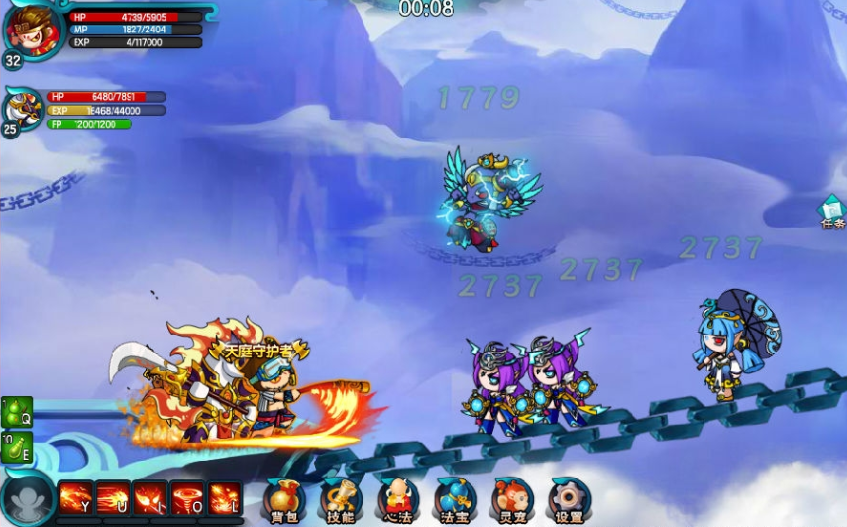847x527 pixels.
Task: Open the 设置 settings gear
Action: click(569, 499)
